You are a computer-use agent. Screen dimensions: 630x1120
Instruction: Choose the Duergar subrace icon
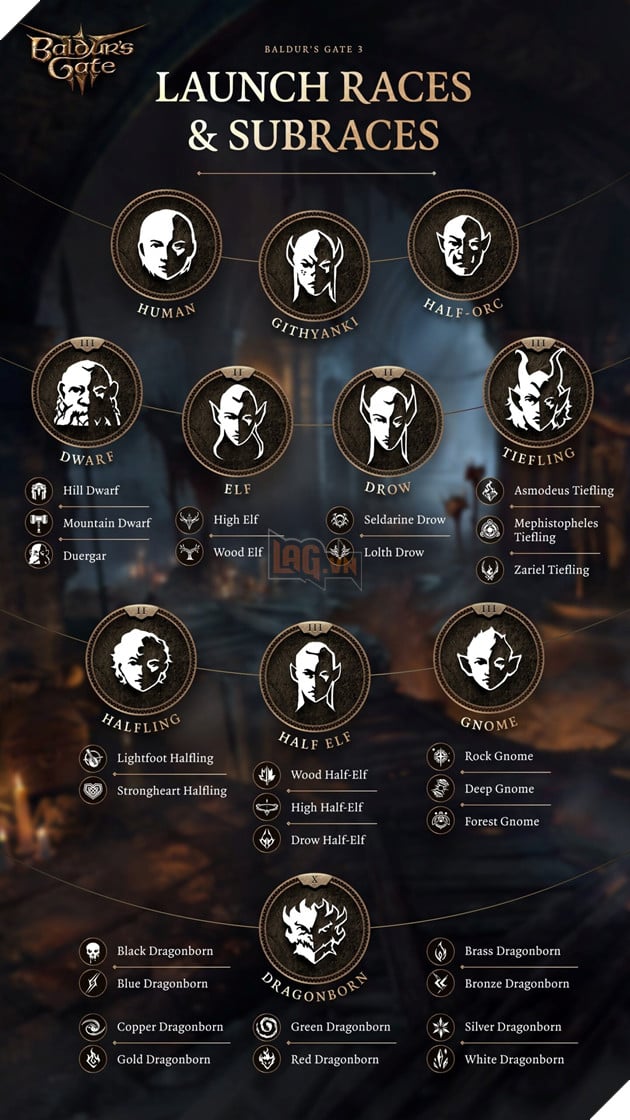pos(40,555)
